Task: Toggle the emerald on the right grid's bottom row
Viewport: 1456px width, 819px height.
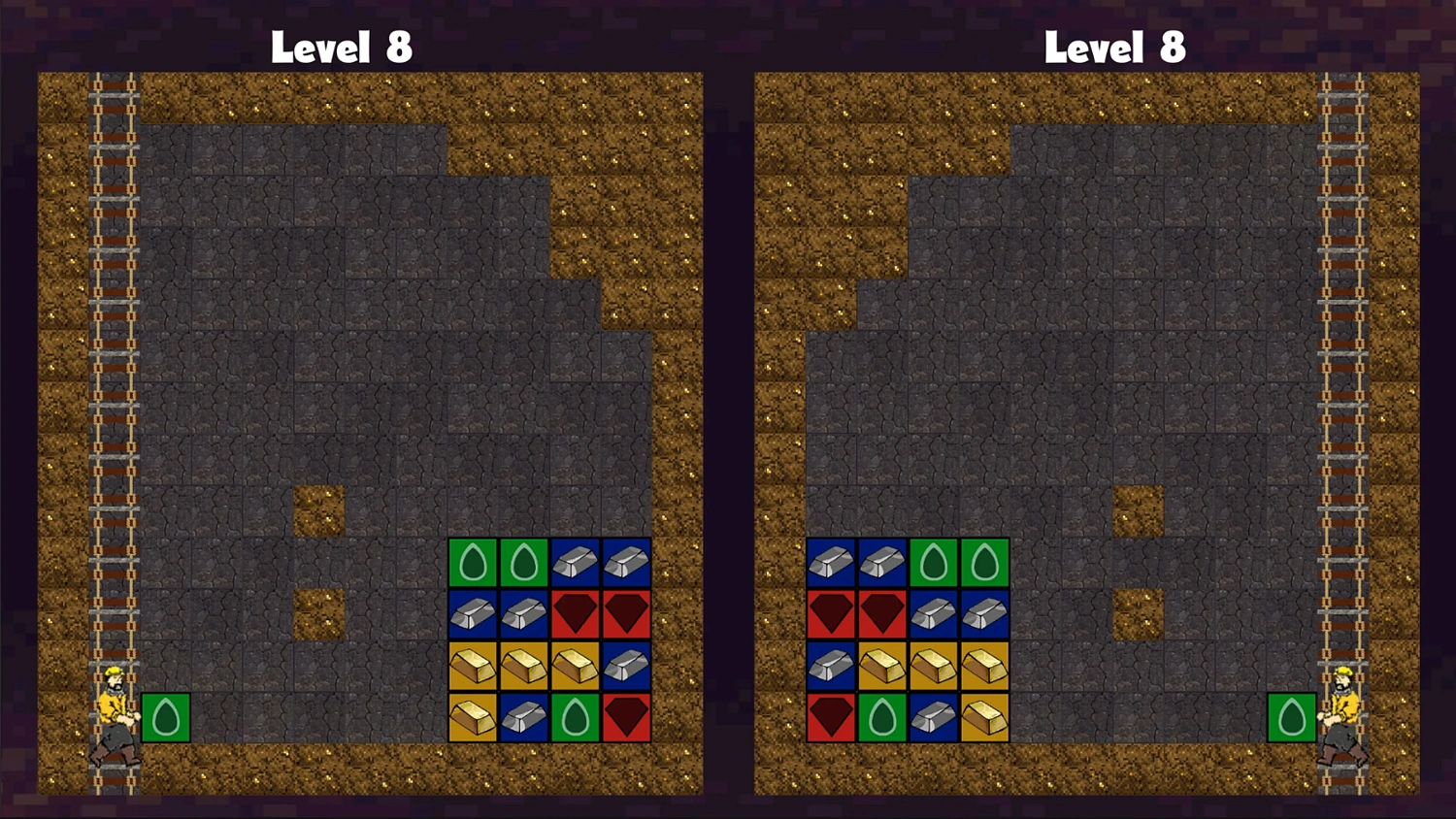Action: (x=883, y=716)
